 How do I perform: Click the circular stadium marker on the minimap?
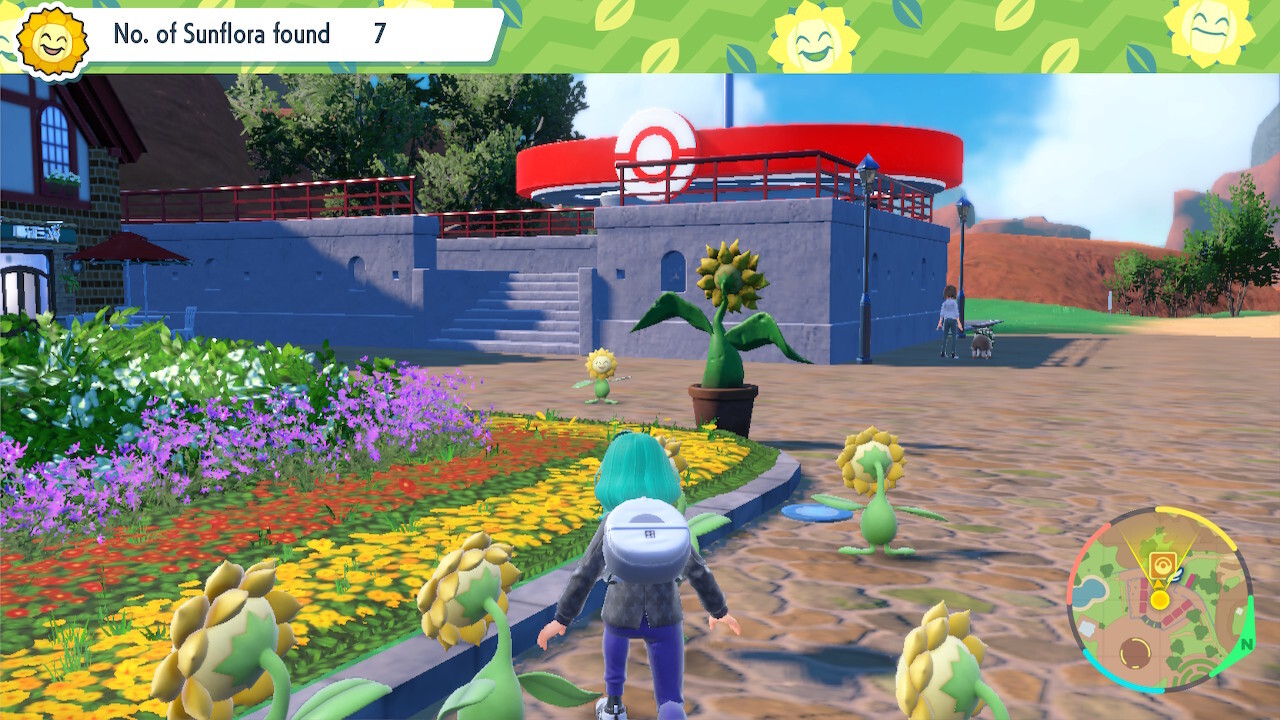[1134, 653]
